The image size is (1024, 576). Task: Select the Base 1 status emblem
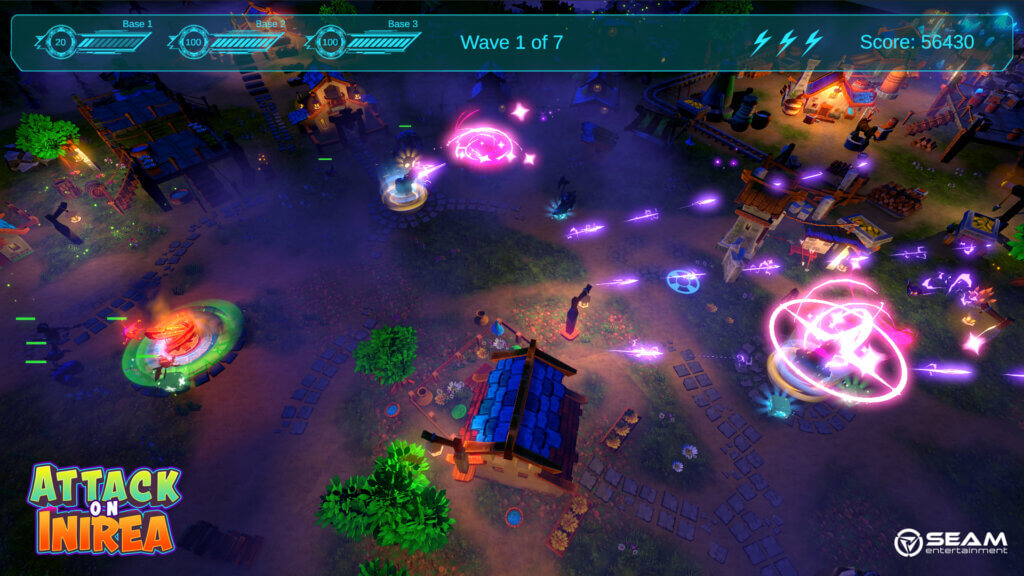(x=61, y=42)
